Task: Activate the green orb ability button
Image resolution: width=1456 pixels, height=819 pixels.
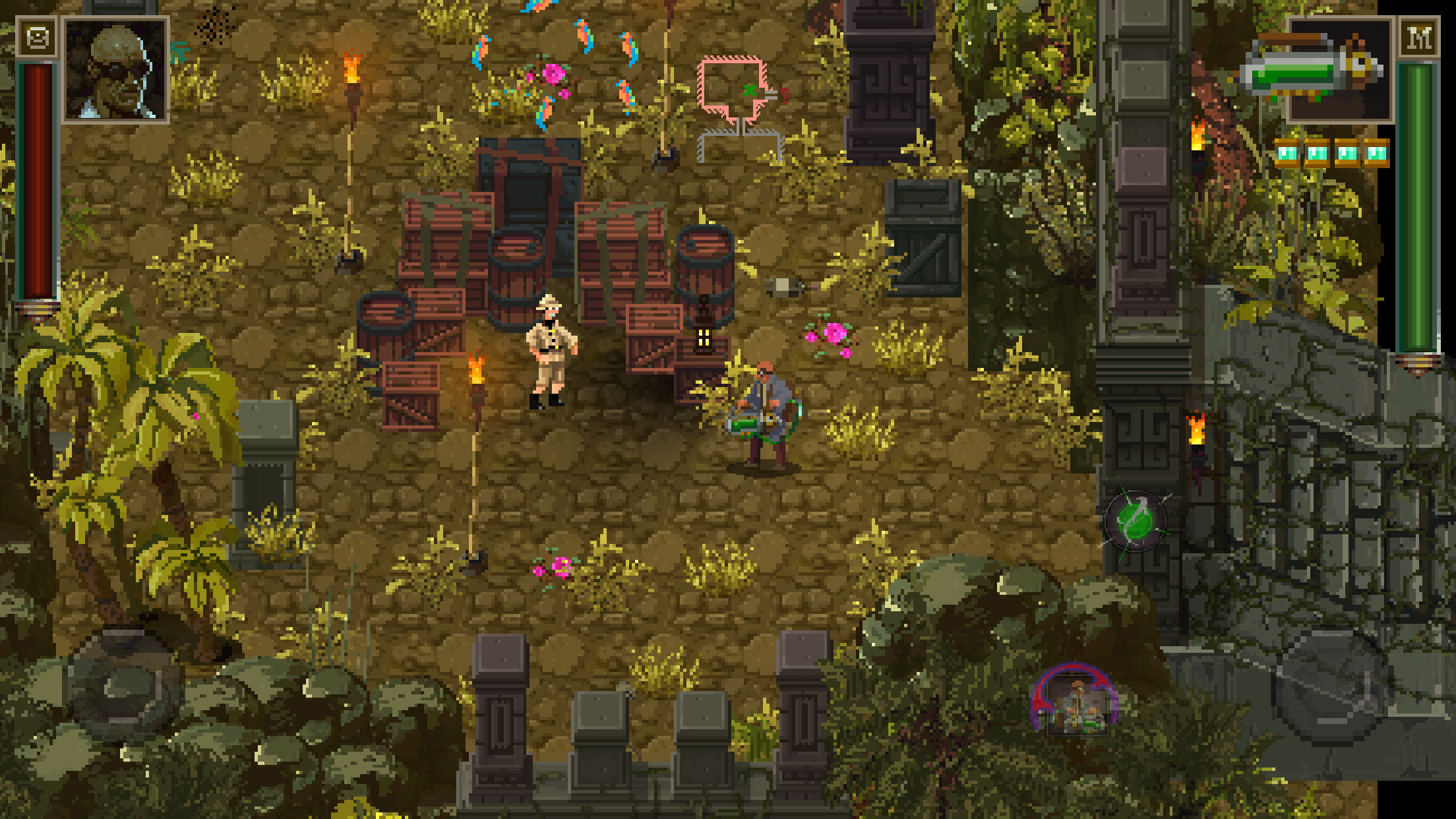Action: (1136, 522)
